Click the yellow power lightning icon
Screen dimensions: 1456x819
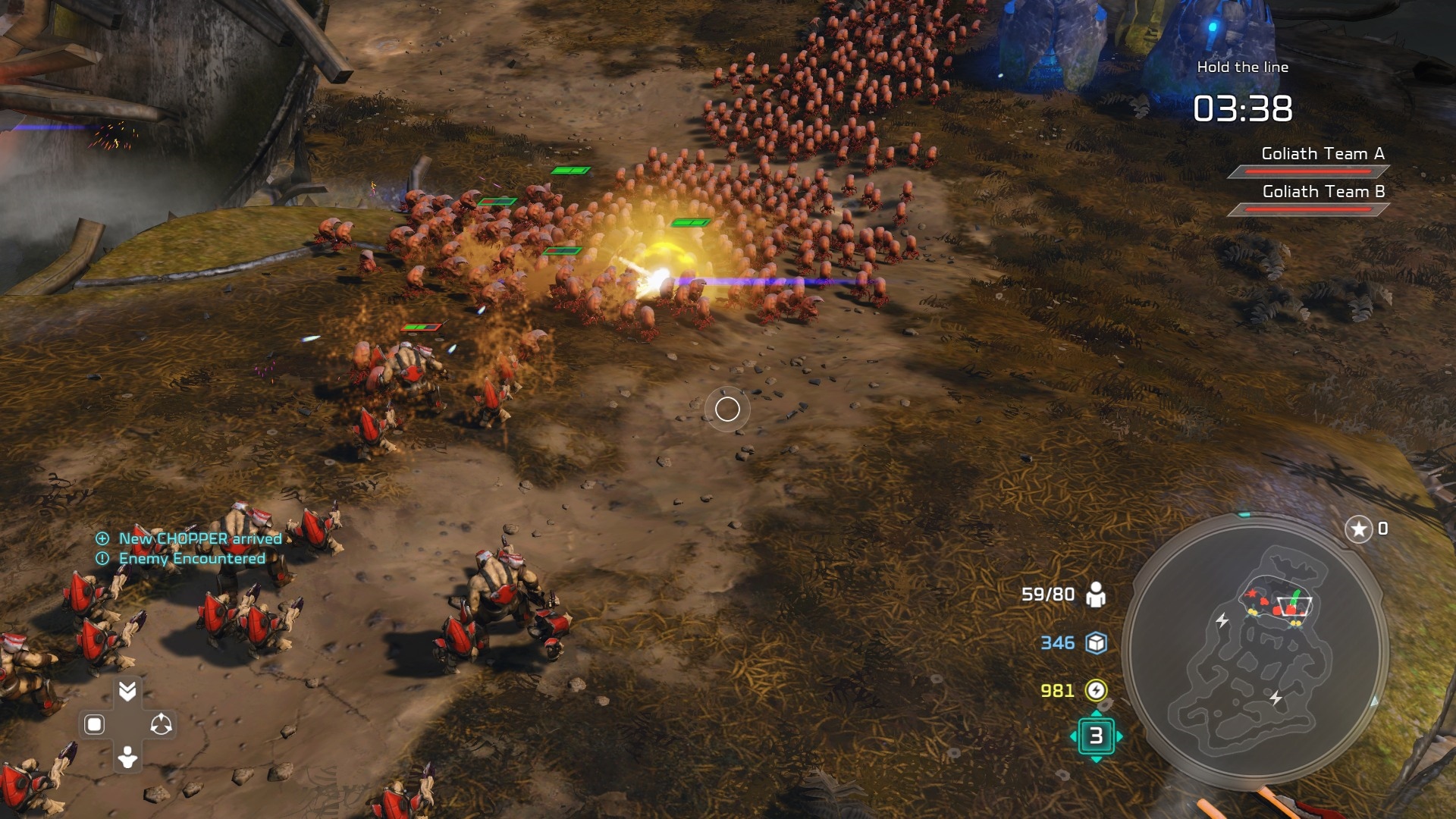click(x=1096, y=690)
